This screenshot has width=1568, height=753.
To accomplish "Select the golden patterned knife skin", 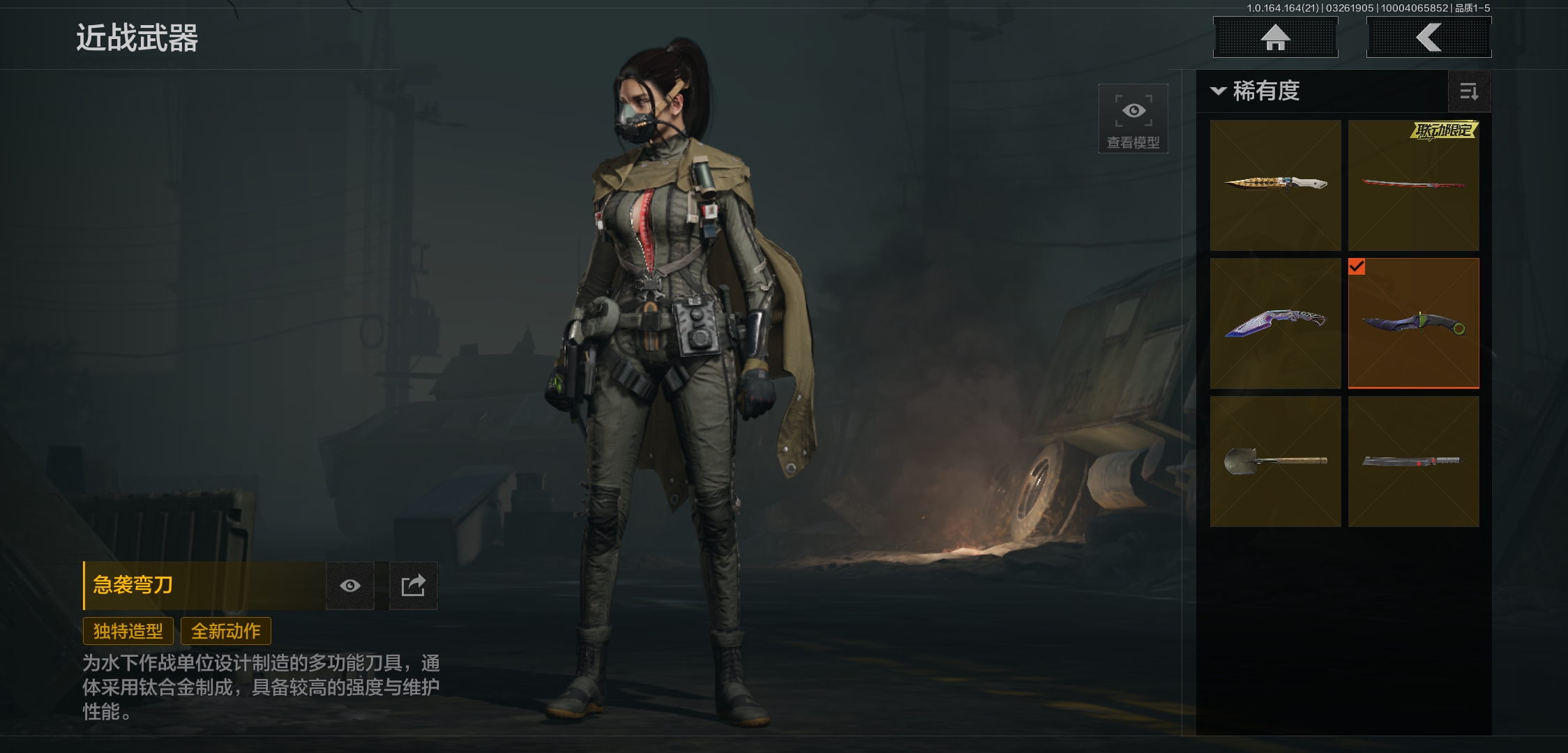I will click(1275, 185).
